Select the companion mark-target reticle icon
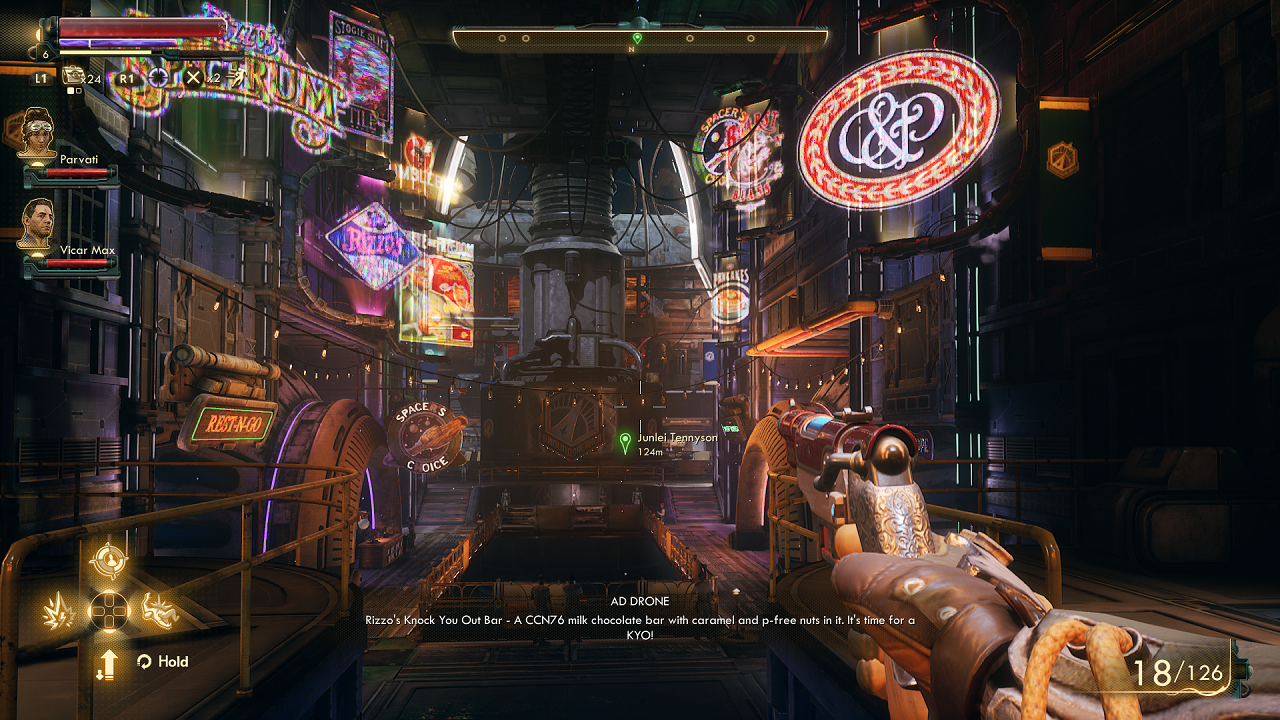 110,560
